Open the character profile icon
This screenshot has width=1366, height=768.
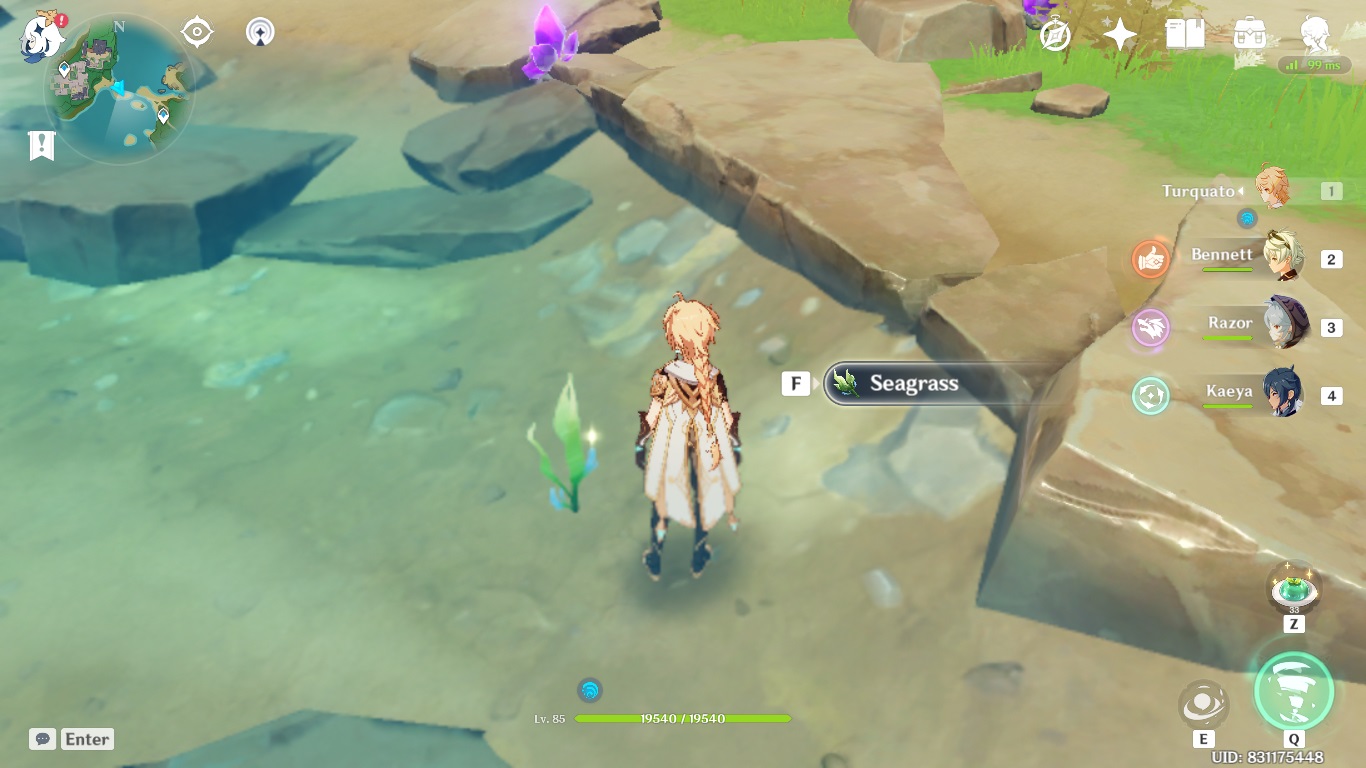click(x=1315, y=35)
